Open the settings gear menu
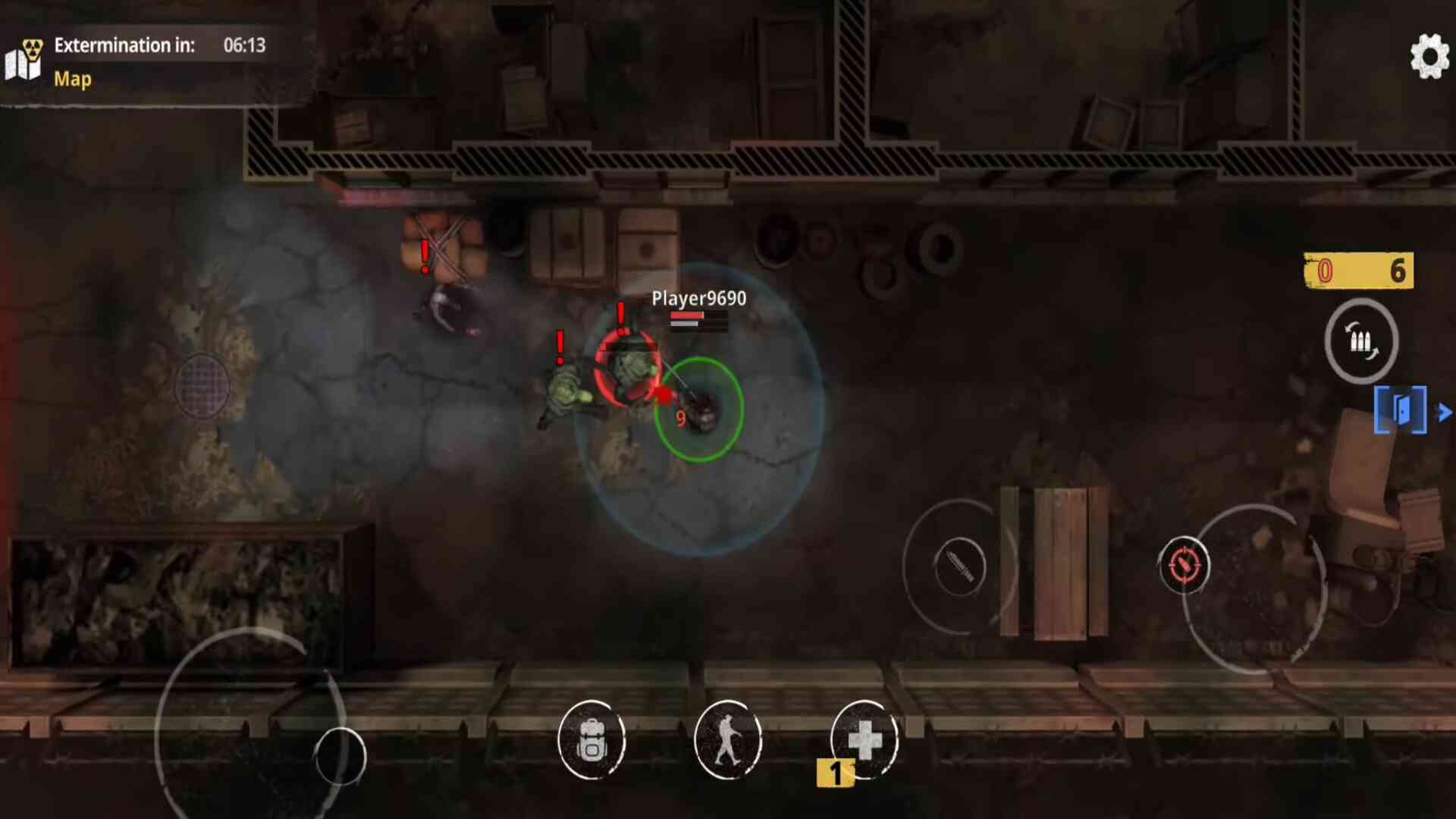 [x=1429, y=55]
